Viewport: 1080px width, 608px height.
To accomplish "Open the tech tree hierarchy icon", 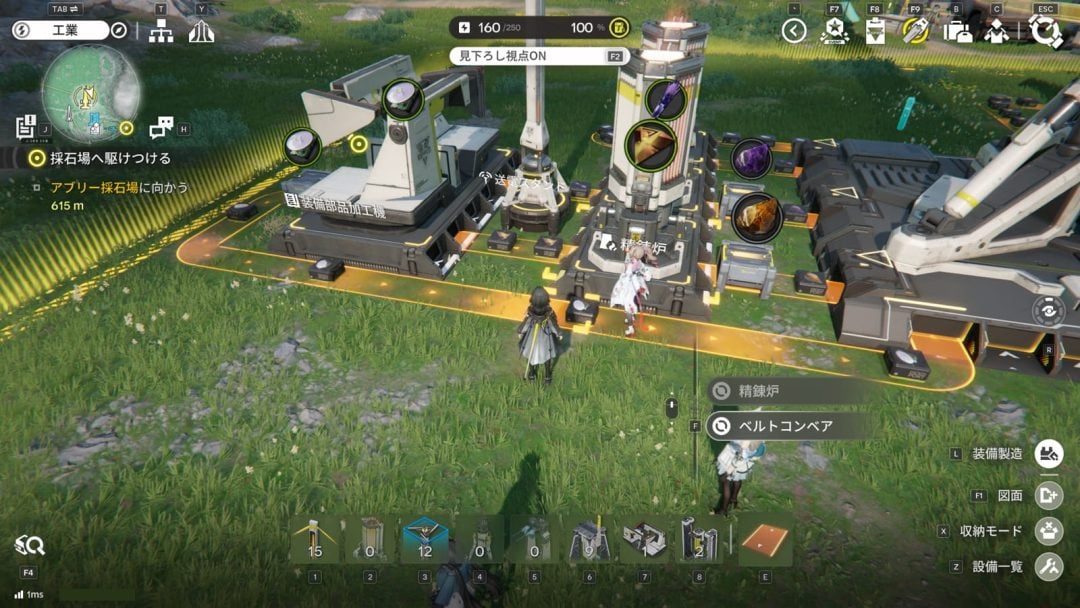I will (x=160, y=31).
